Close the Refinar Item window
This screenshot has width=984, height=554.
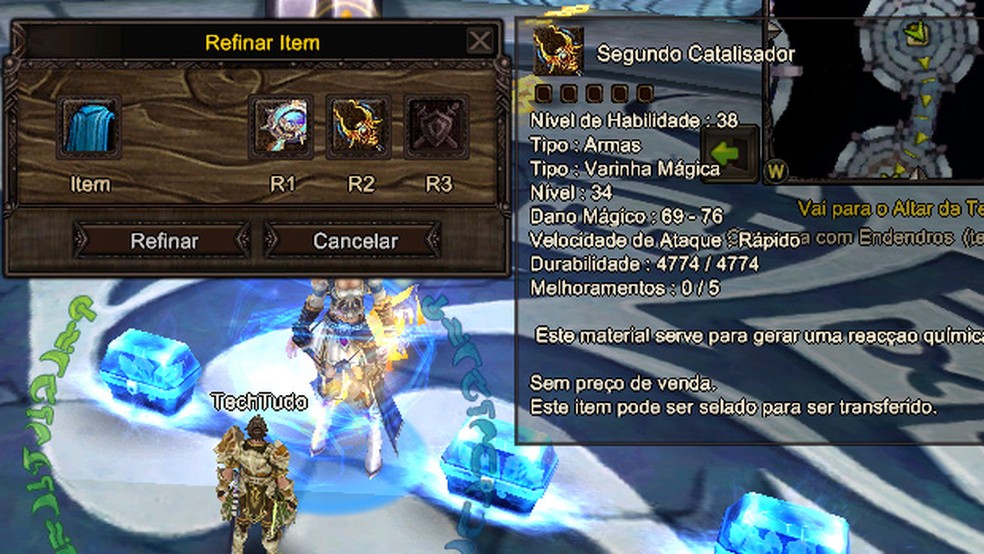point(480,41)
